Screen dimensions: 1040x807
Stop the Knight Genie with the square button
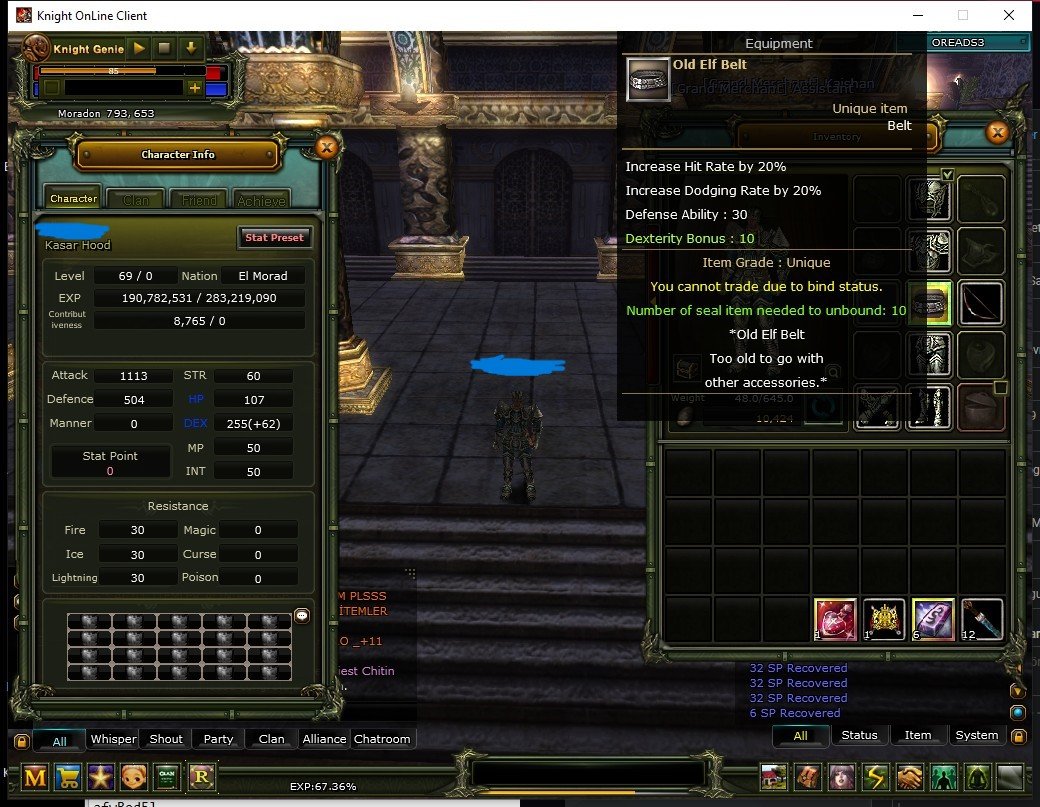(164, 48)
